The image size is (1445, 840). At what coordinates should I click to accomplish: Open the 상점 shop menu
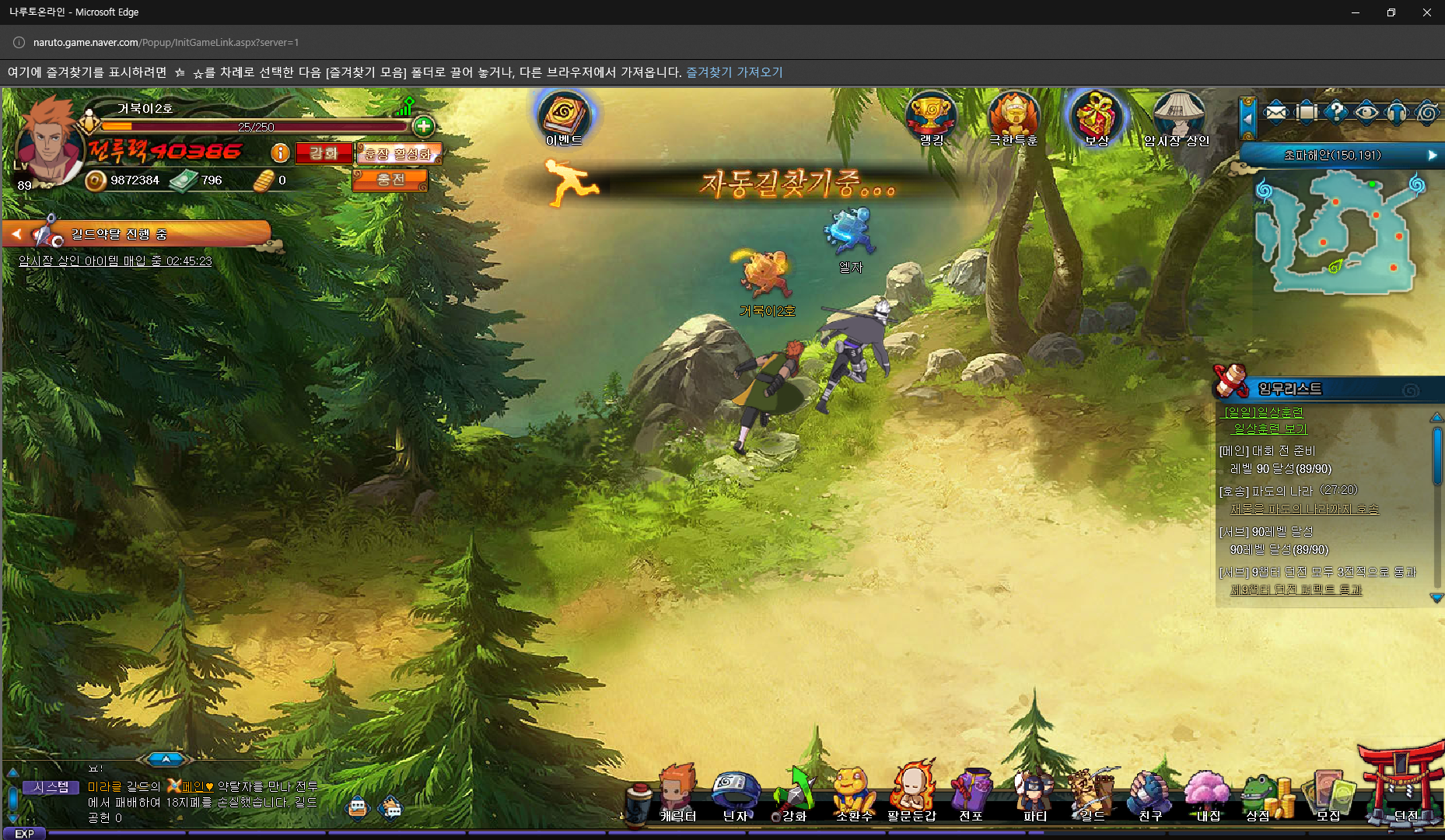coord(1260,795)
